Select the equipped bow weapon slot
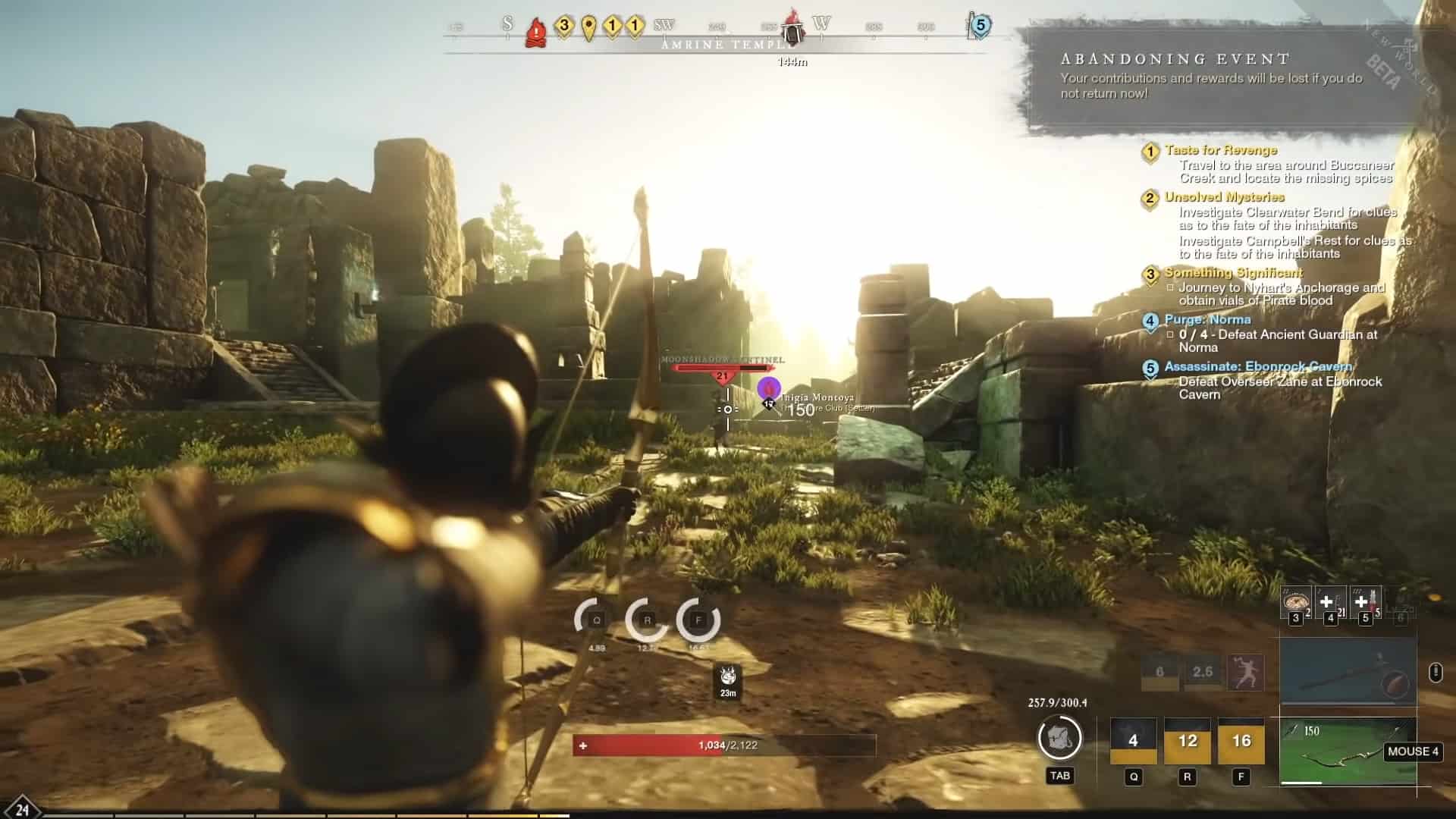The width and height of the screenshot is (1456, 819). [1348, 750]
